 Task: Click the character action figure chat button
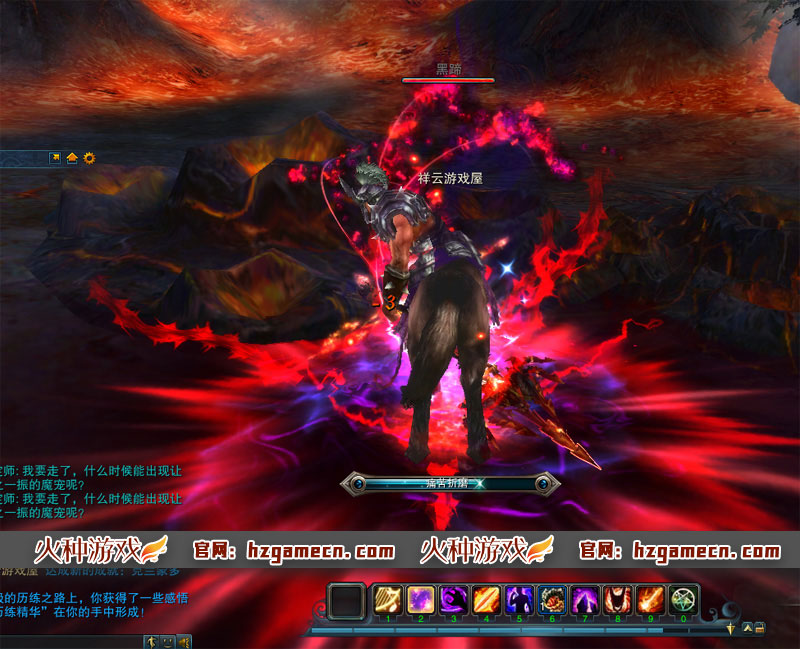coord(151,641)
